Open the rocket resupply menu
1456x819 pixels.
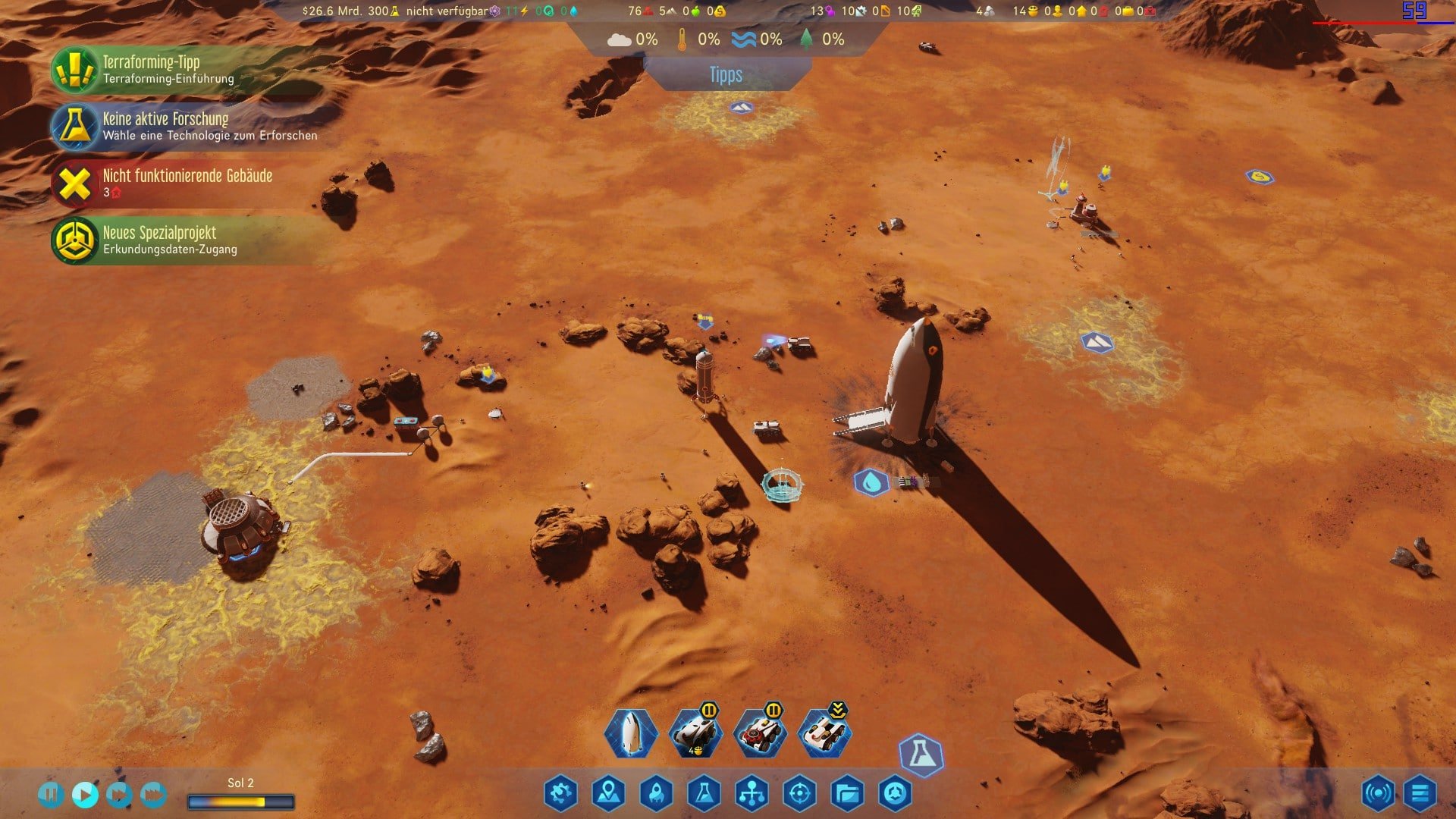tap(657, 793)
